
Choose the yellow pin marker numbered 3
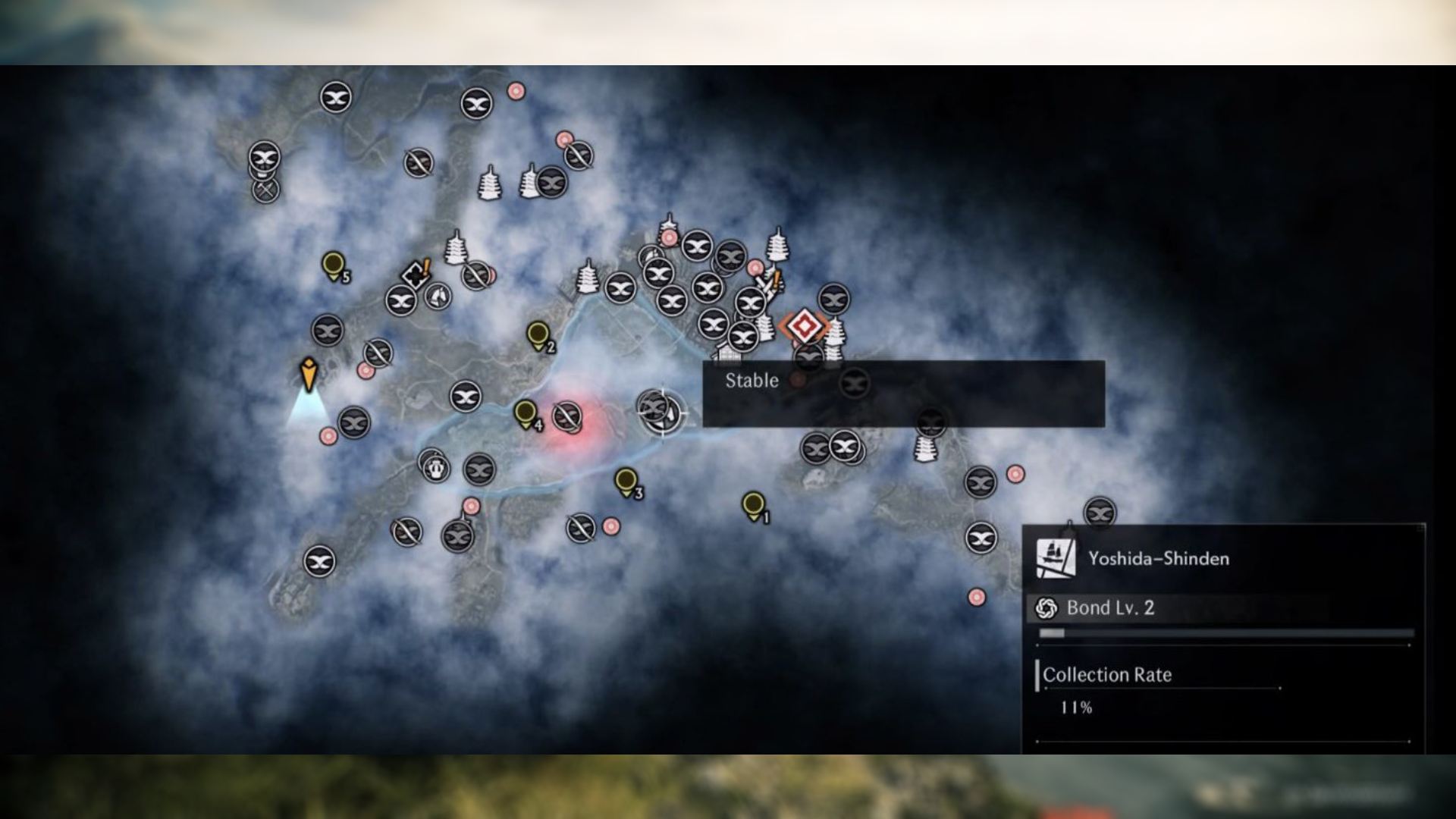tap(626, 482)
